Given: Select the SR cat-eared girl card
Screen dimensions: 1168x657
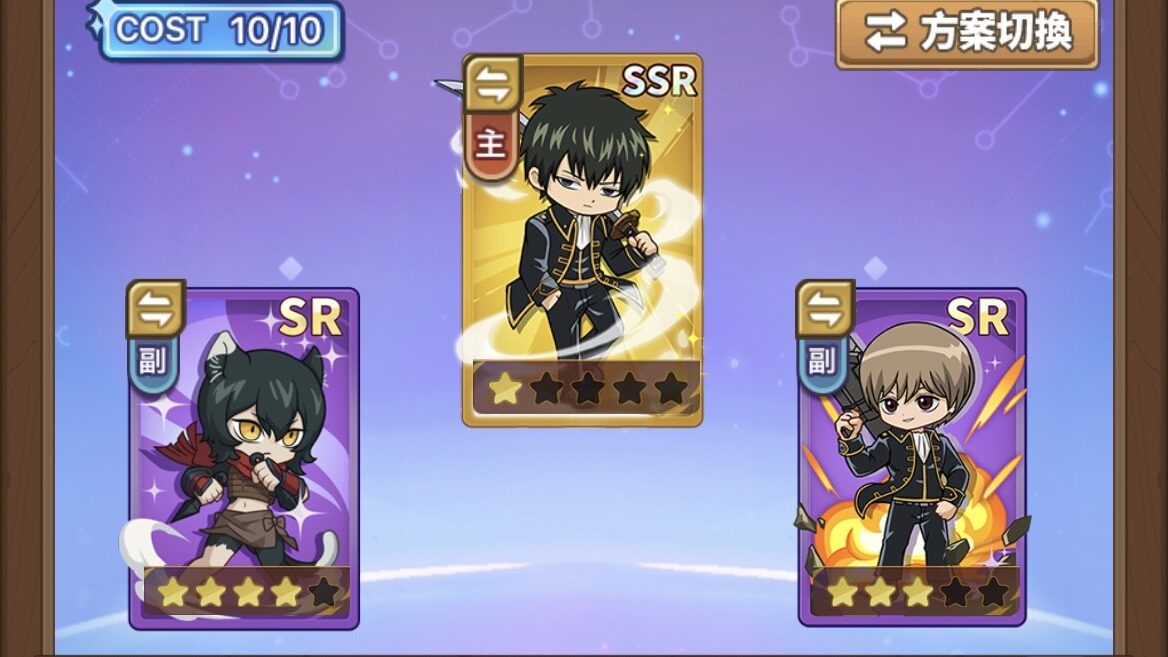Looking at the screenshot, I should 244,460.
